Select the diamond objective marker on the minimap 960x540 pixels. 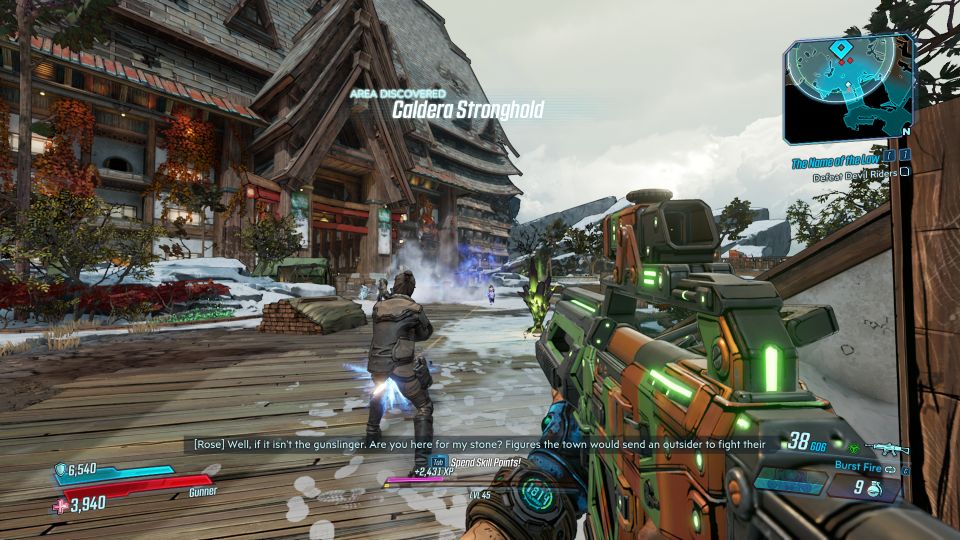[x=843, y=47]
